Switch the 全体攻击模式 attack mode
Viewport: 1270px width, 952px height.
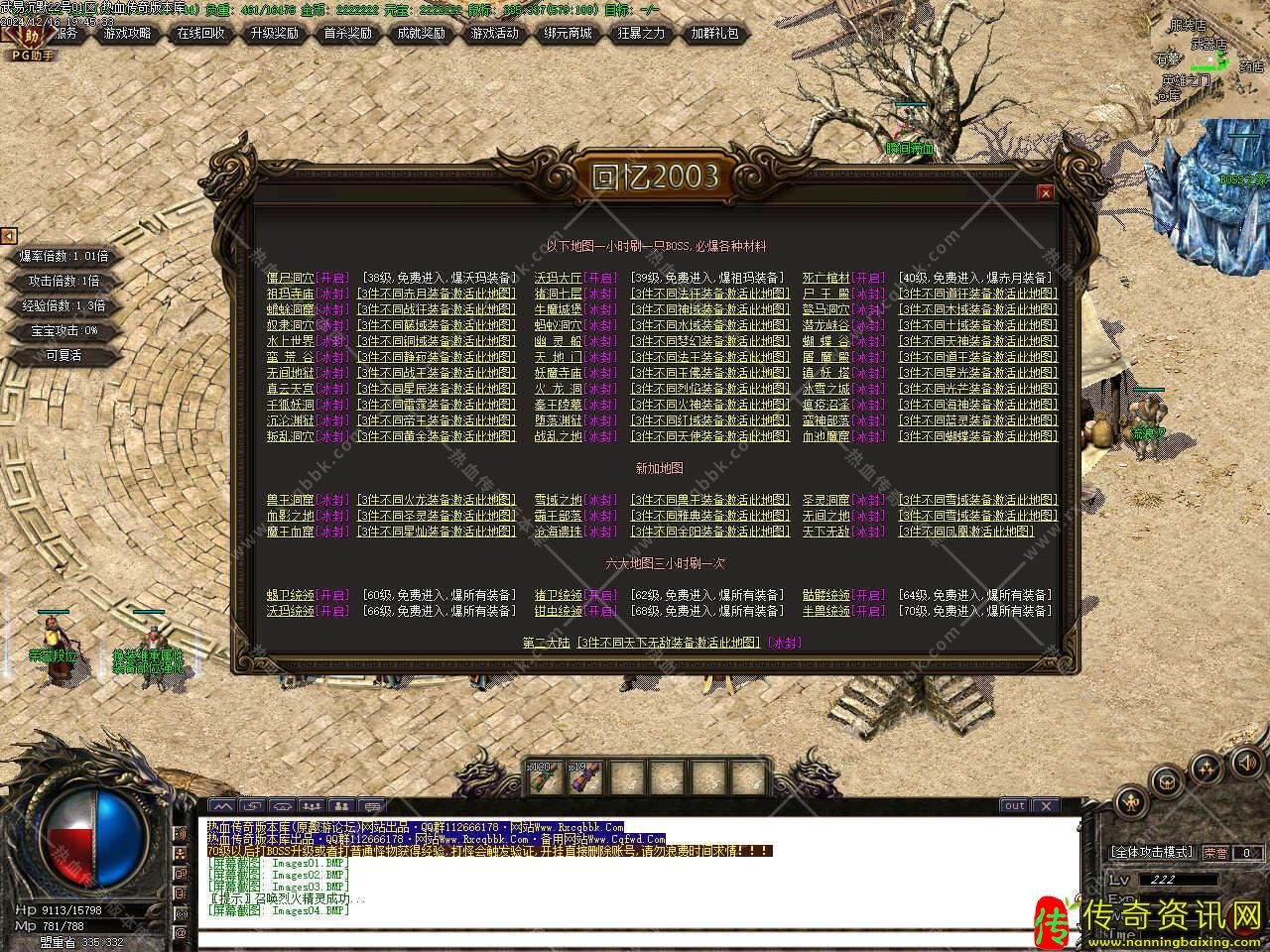pyautogui.click(x=1151, y=853)
